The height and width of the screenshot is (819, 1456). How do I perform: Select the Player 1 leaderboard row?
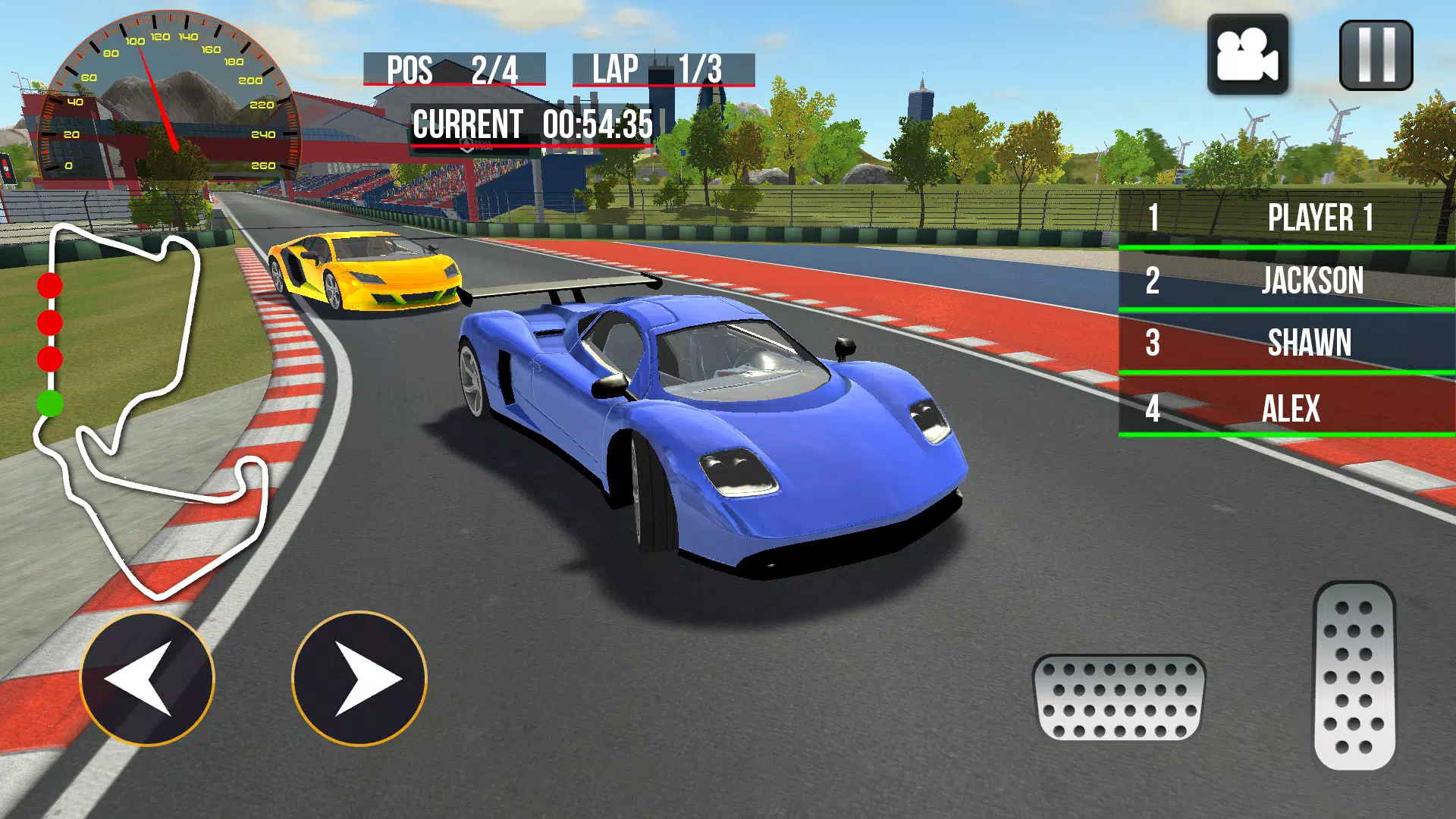pyautogui.click(x=1287, y=218)
